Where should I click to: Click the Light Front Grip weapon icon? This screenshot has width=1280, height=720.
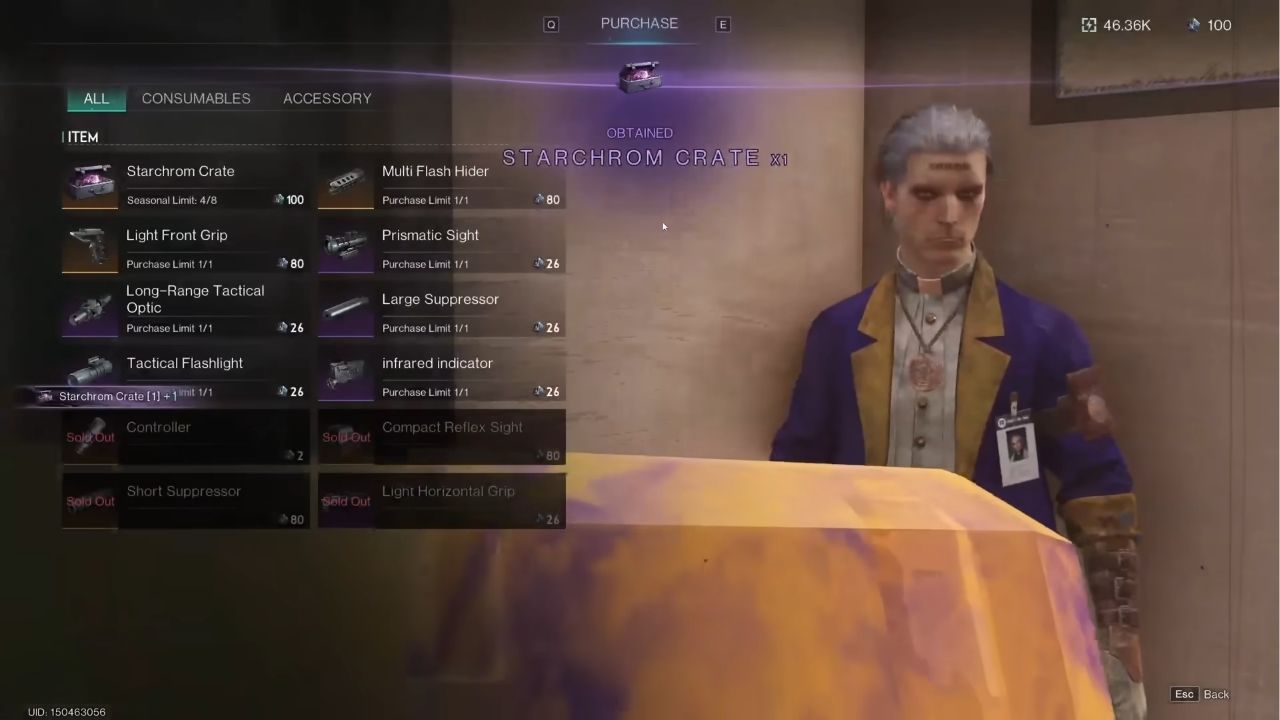click(x=89, y=245)
